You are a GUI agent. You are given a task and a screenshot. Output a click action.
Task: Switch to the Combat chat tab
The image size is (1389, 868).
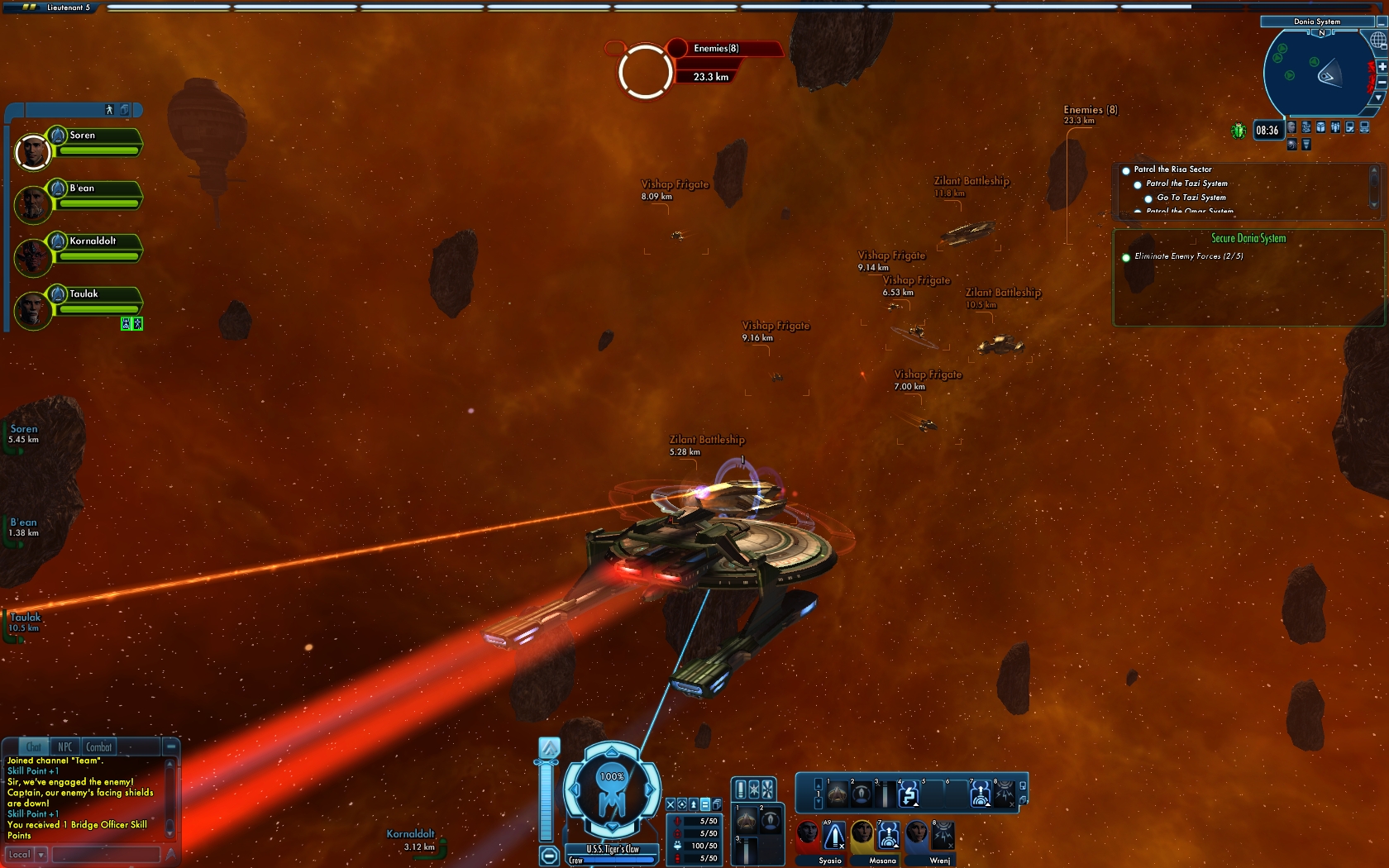(98, 747)
